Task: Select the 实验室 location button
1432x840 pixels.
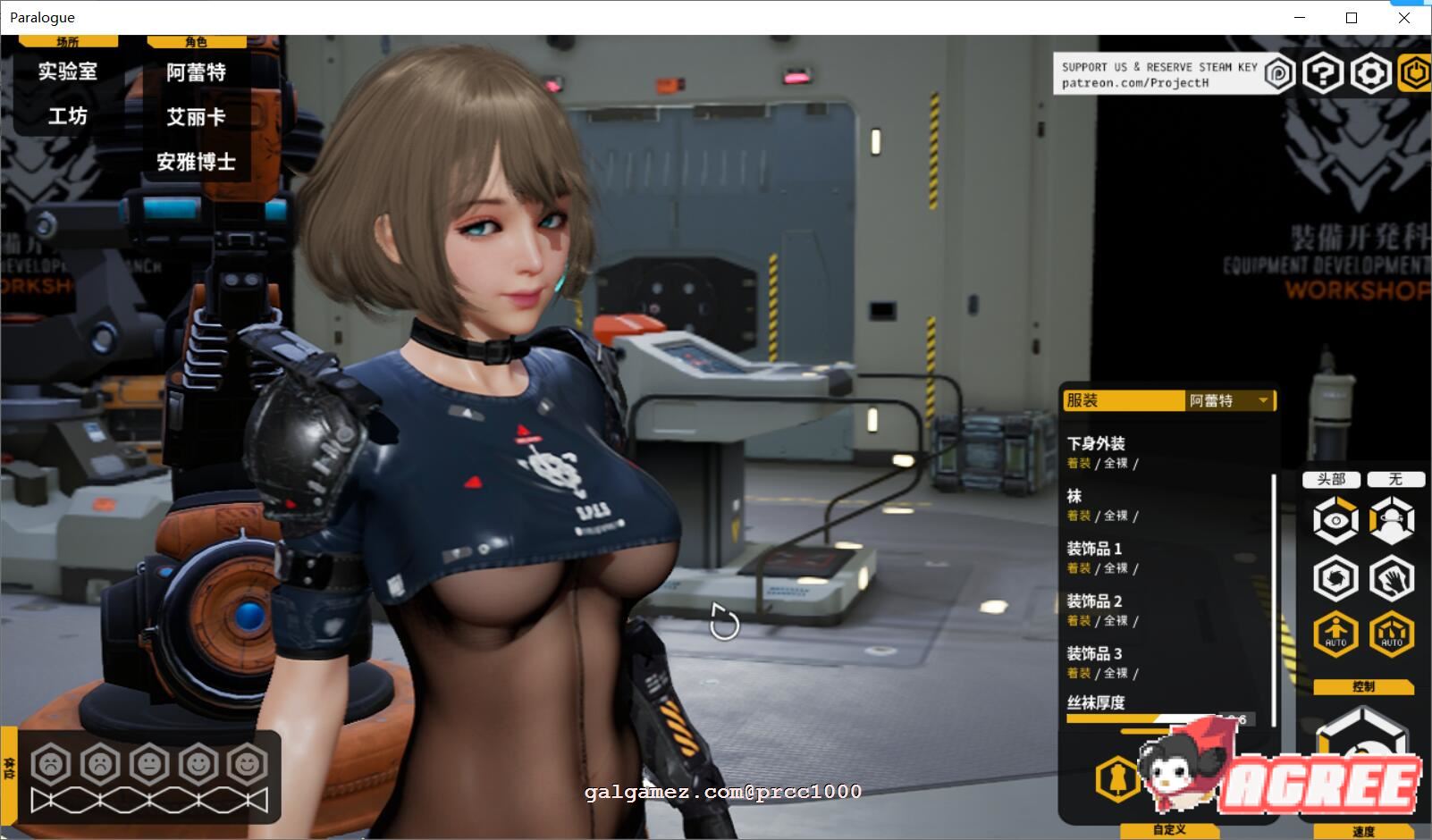Action: tap(66, 71)
